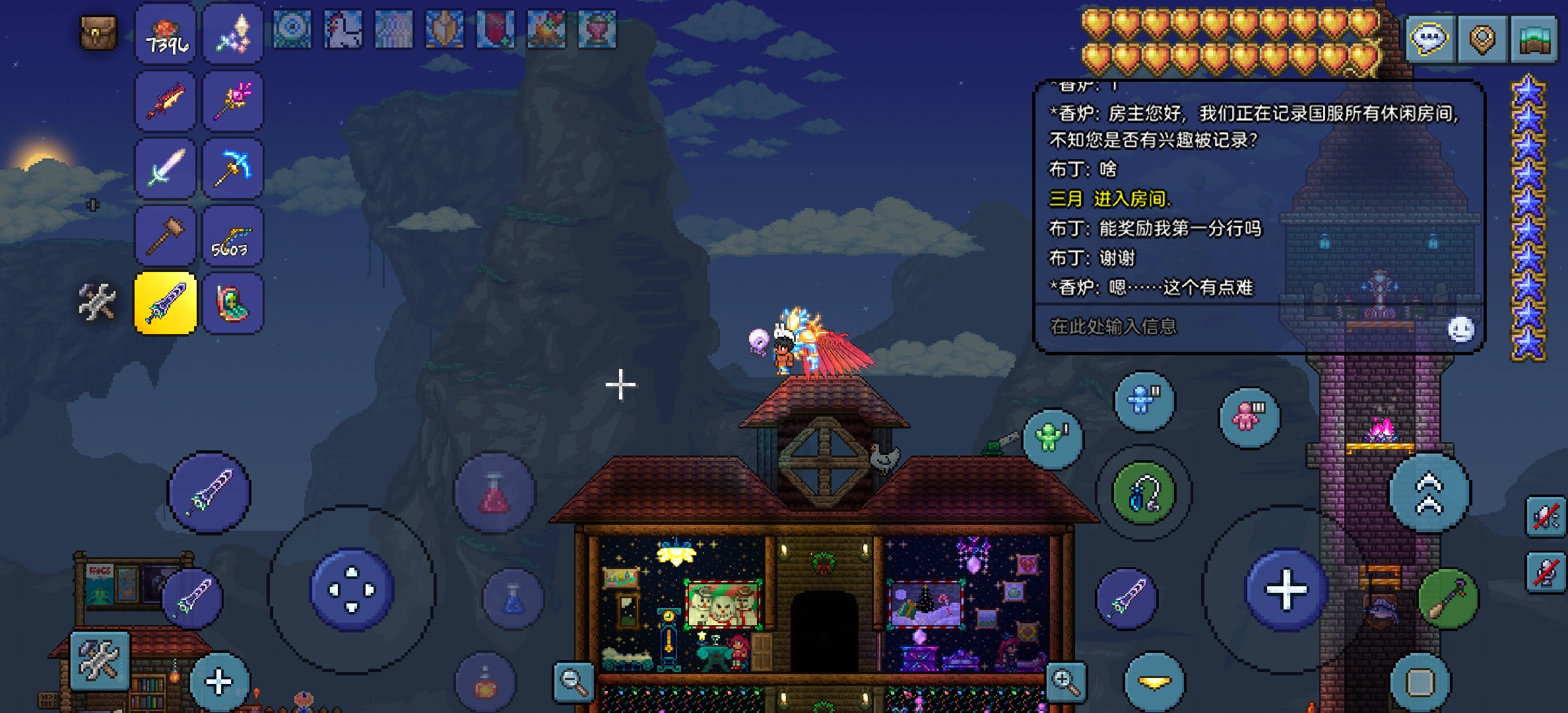Open the chat bubble button
The image size is (1568, 713).
pos(1429,40)
